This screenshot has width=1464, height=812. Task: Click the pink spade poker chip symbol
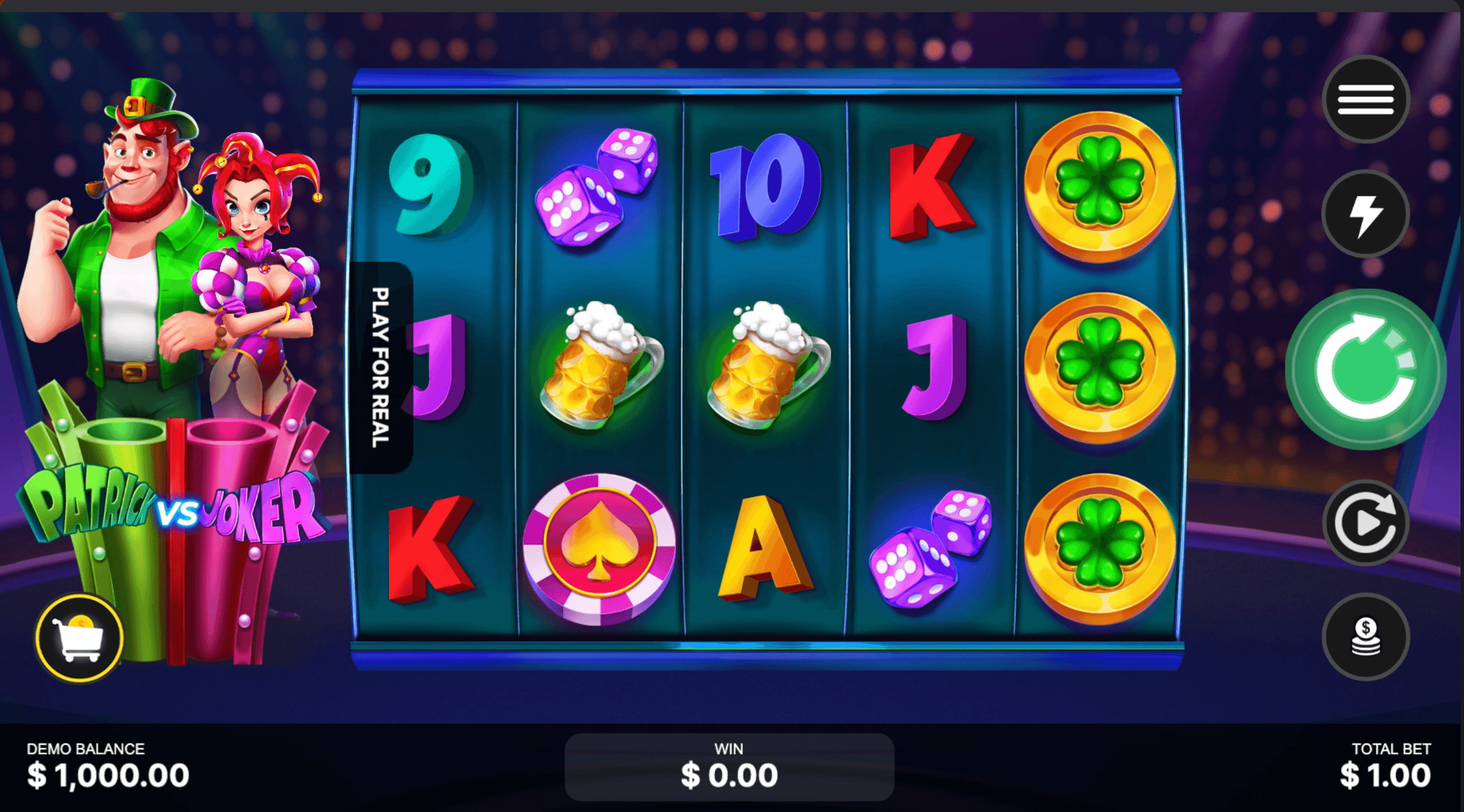[597, 551]
